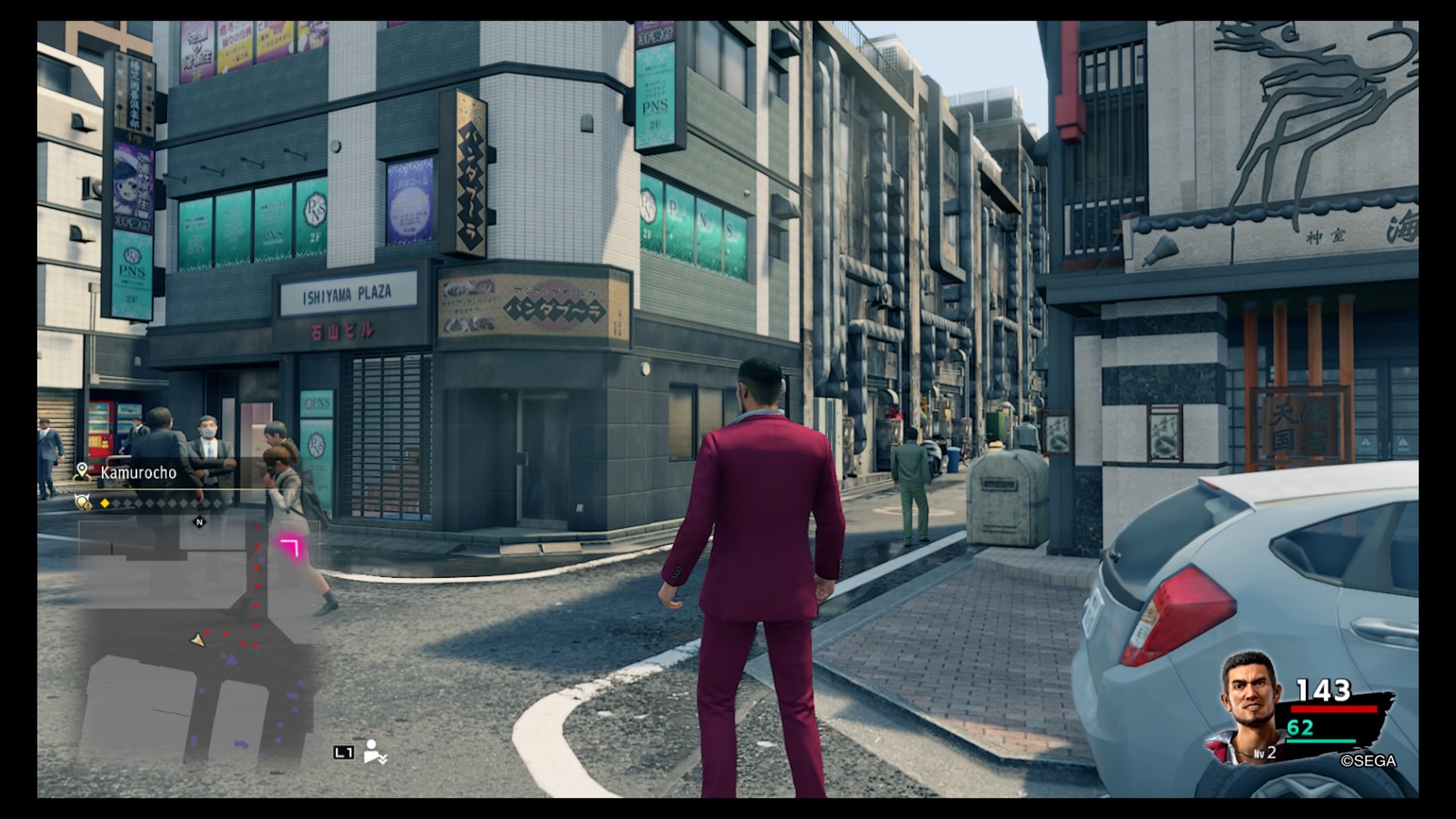Click the minimap in the corner
The width and height of the screenshot is (1456, 819).
click(x=197, y=637)
